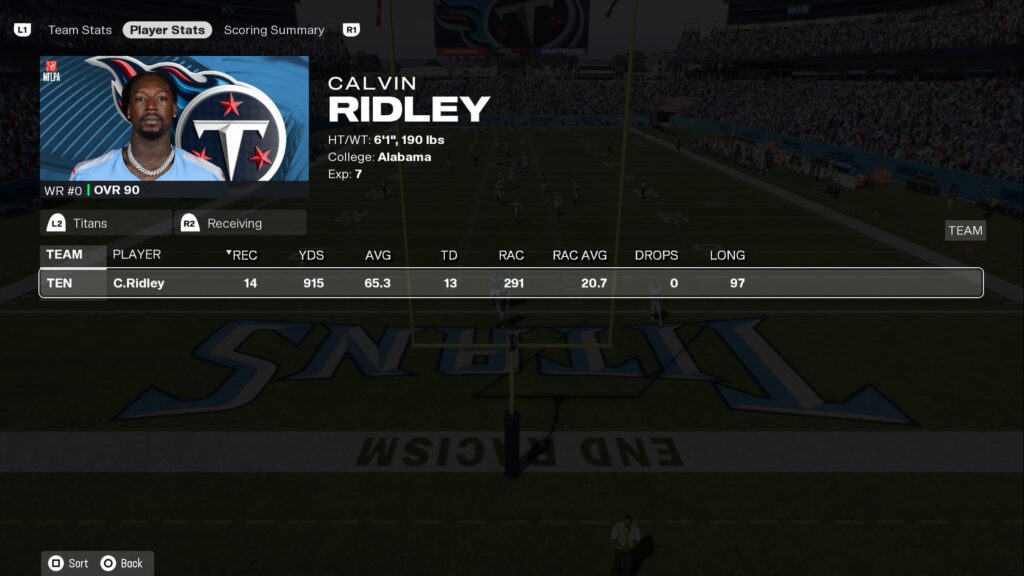Sort by the RAC AVG column header
The image size is (1024, 576).
pyautogui.click(x=580, y=255)
